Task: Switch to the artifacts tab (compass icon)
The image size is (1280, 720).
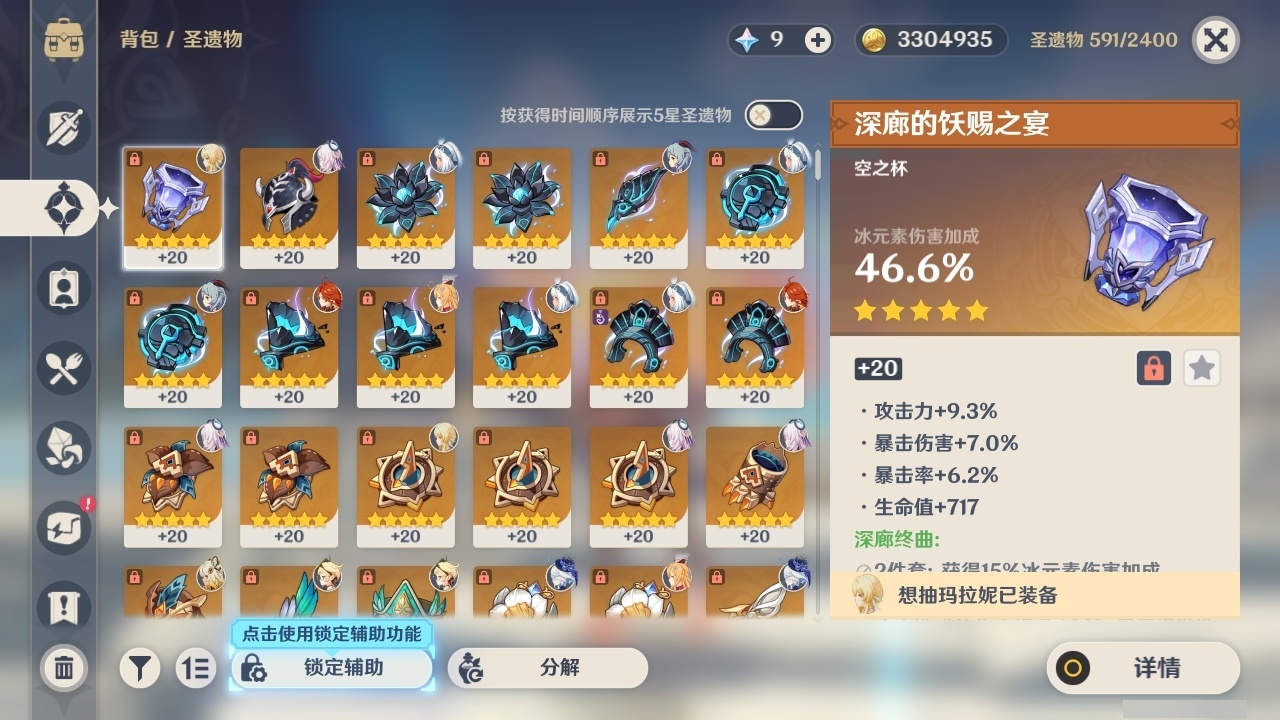Action: [62, 207]
